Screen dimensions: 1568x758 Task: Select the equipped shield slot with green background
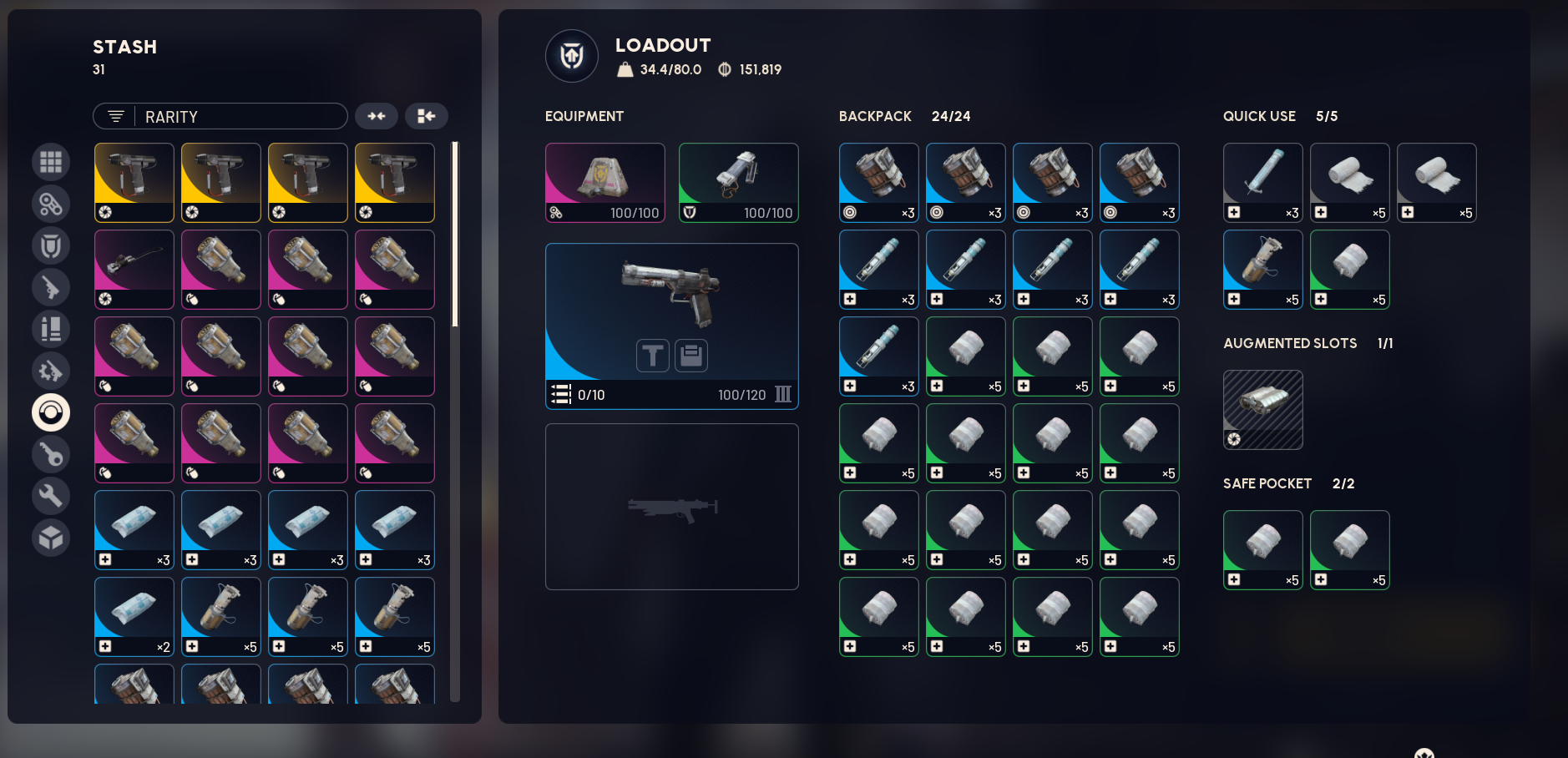[x=739, y=183]
